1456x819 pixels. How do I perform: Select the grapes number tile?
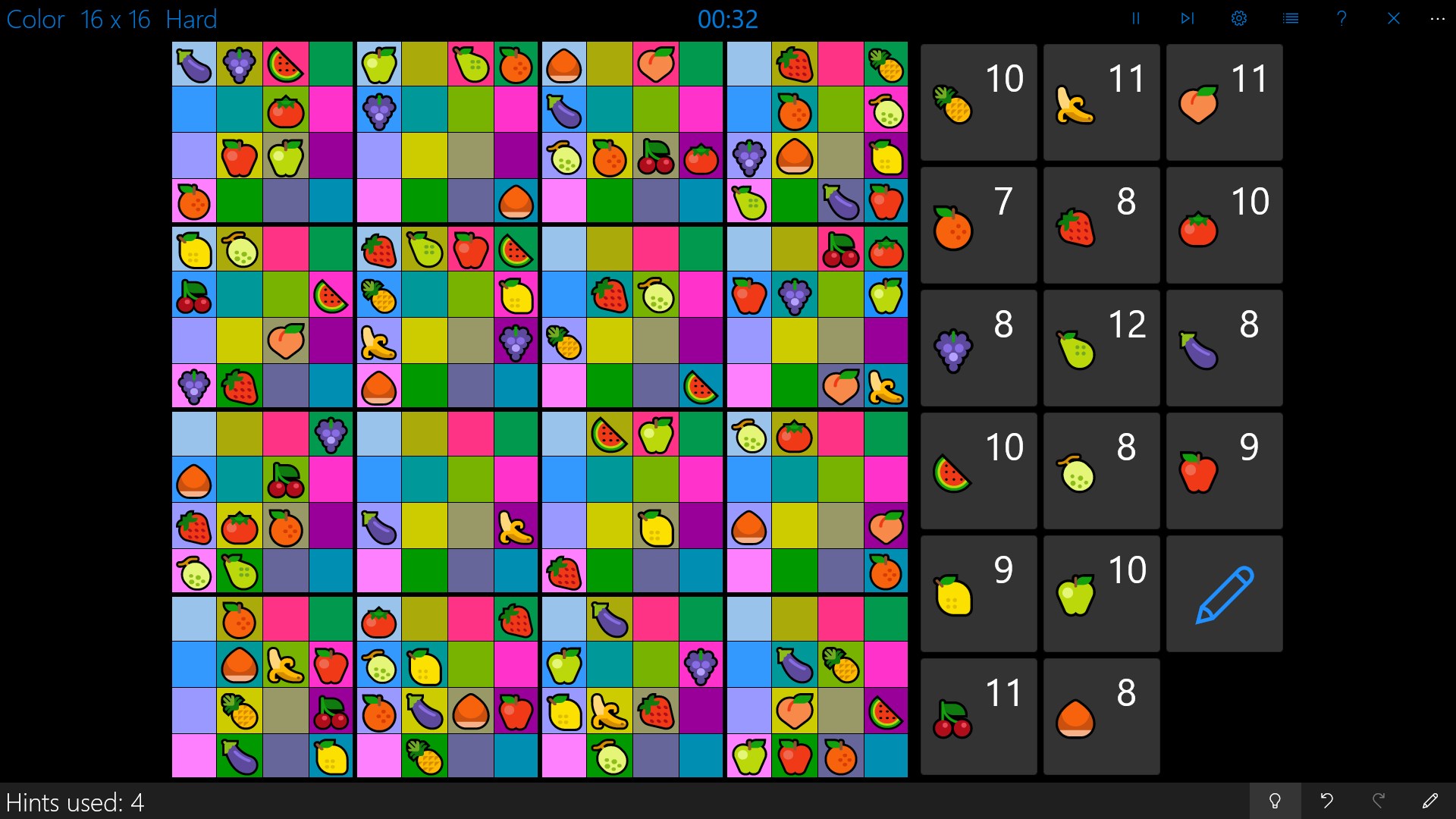[x=977, y=347]
